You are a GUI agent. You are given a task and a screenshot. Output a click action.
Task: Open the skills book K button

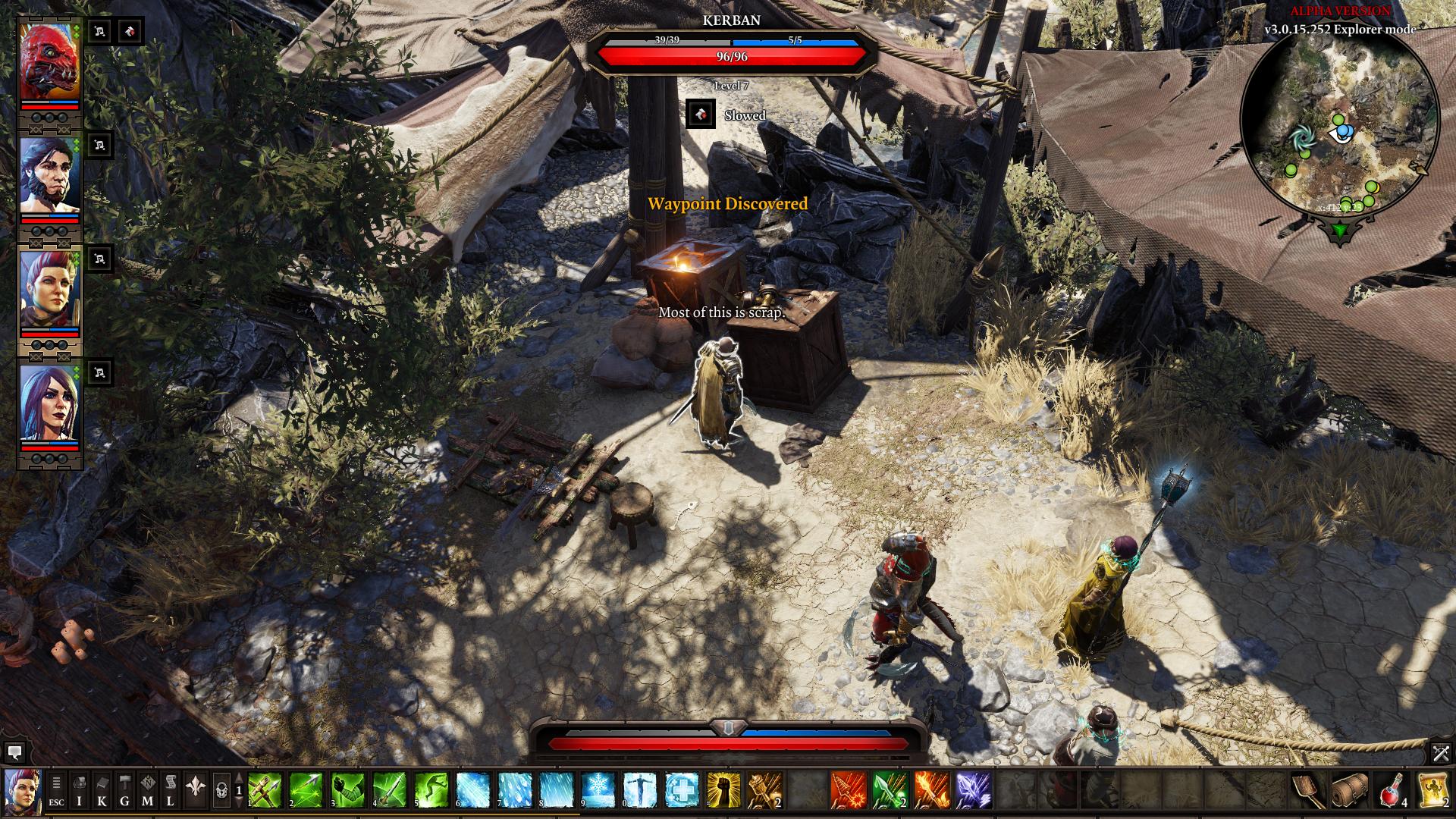click(102, 791)
